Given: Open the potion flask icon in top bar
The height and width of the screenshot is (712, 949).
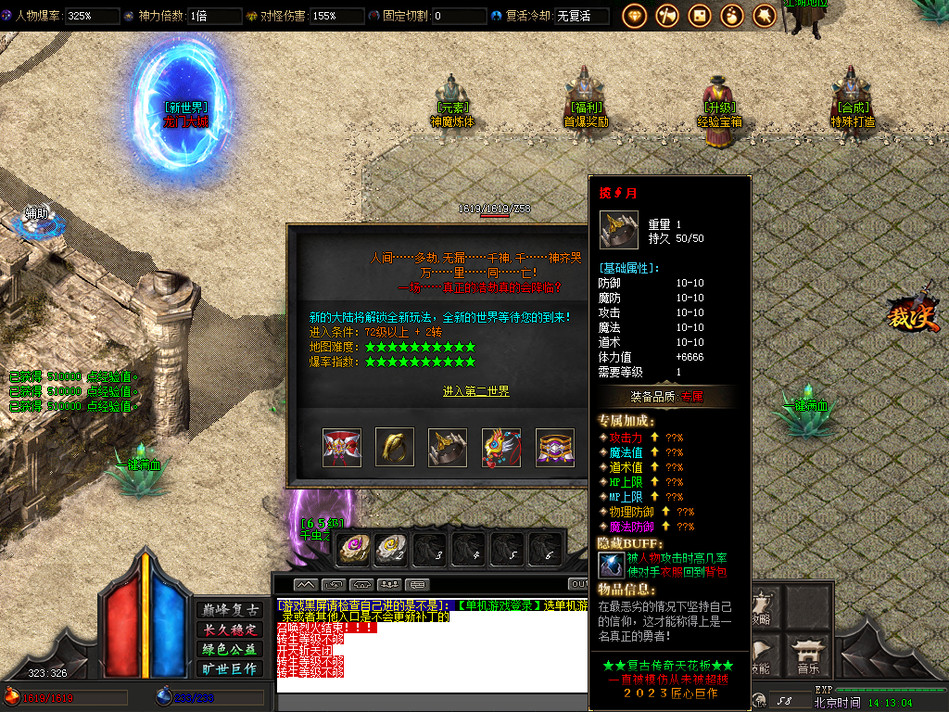Looking at the screenshot, I should 731,16.
